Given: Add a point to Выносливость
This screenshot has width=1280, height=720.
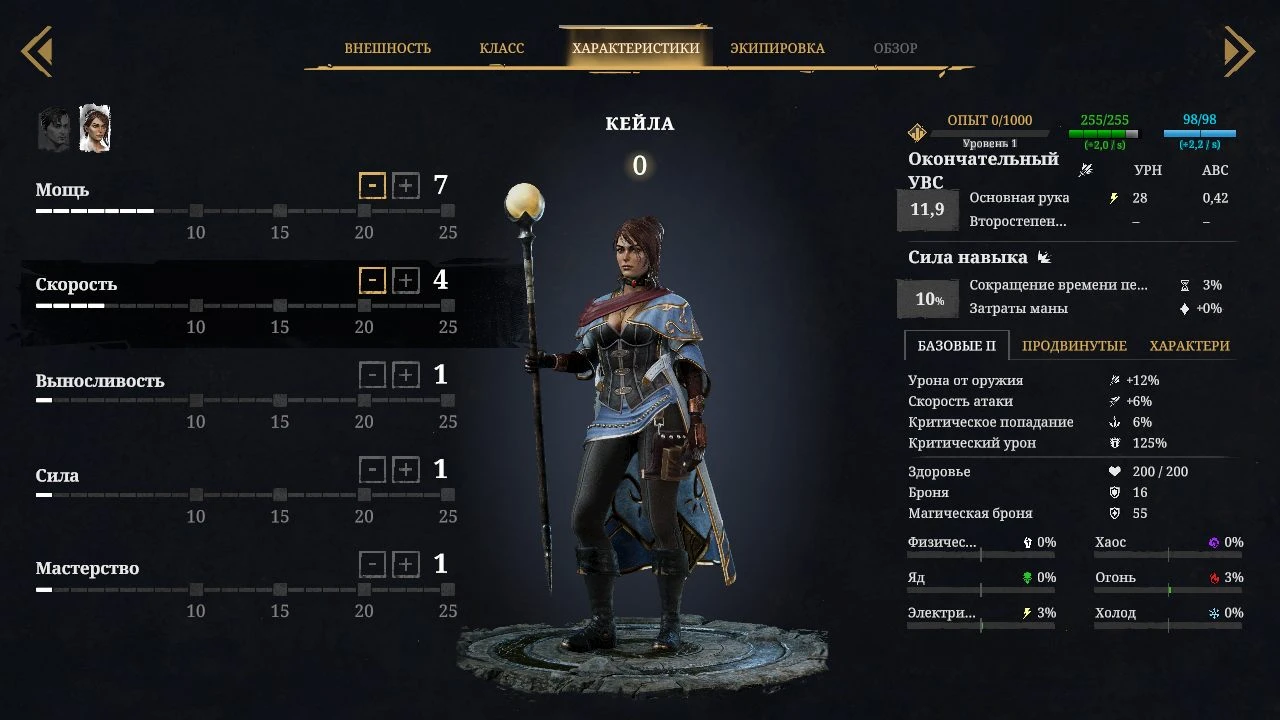Looking at the screenshot, I should (405, 375).
